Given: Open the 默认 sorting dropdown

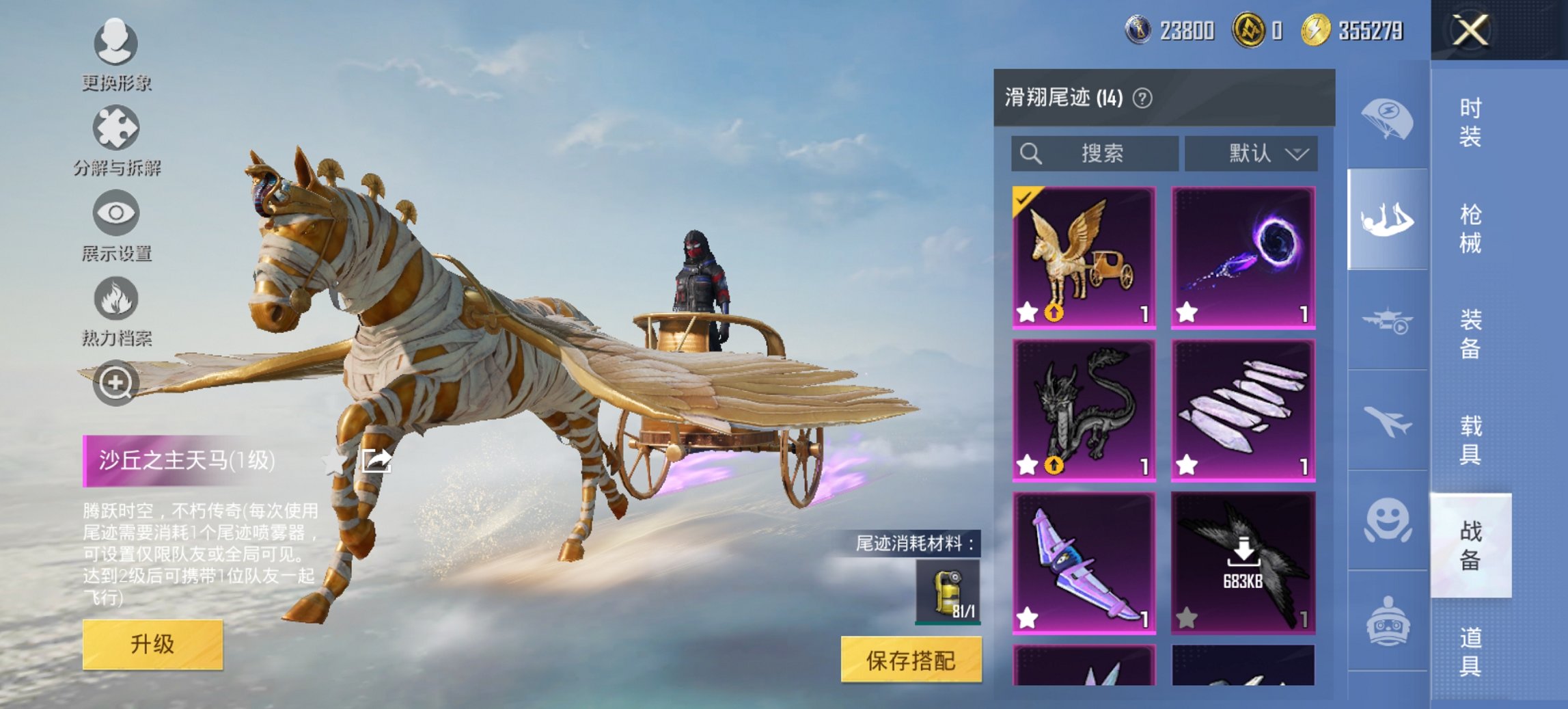Looking at the screenshot, I should 1252,153.
